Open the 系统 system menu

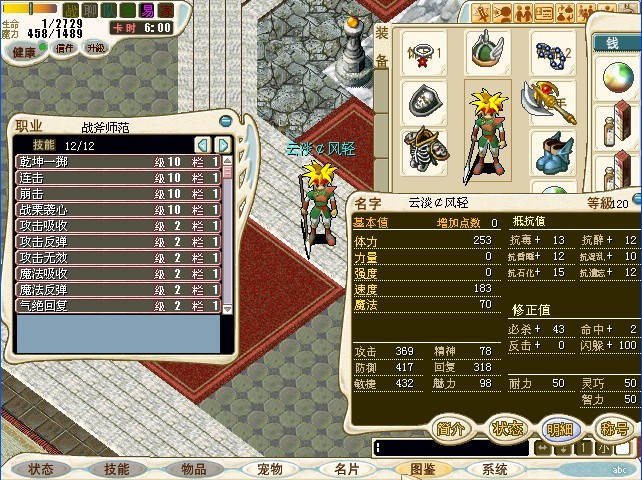(x=494, y=469)
